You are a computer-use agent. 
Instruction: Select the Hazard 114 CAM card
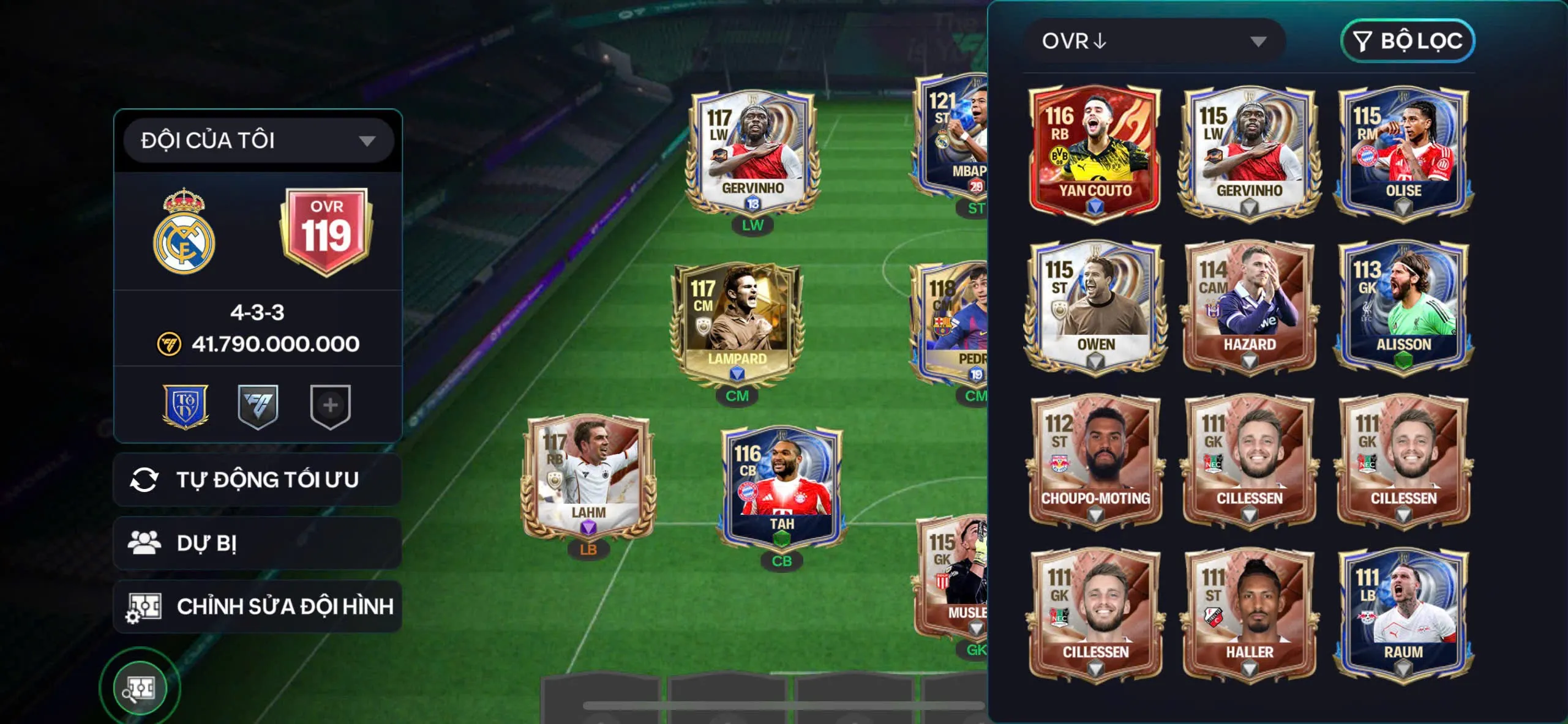(x=1249, y=306)
